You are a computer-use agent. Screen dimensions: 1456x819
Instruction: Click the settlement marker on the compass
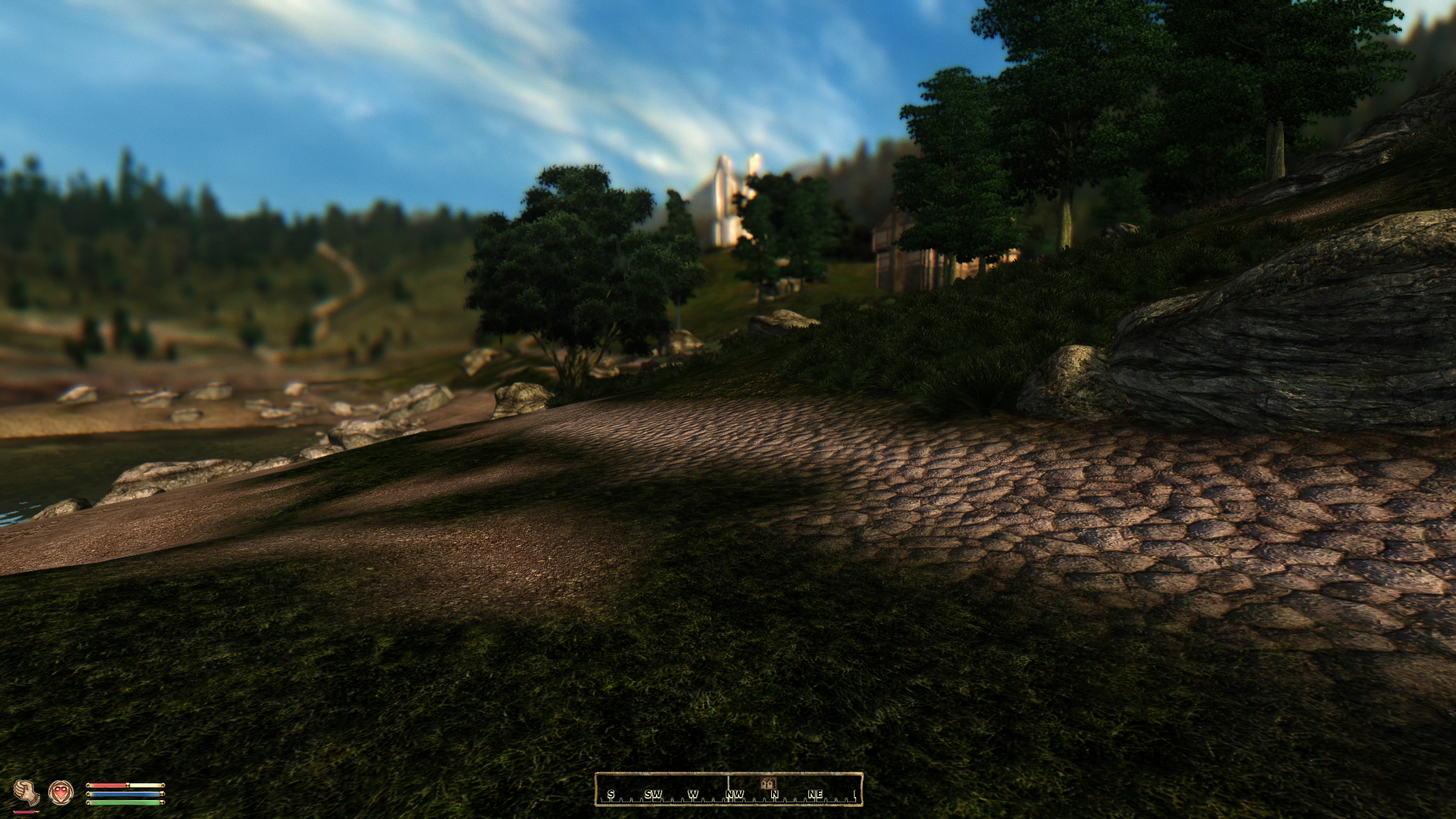pos(767,783)
